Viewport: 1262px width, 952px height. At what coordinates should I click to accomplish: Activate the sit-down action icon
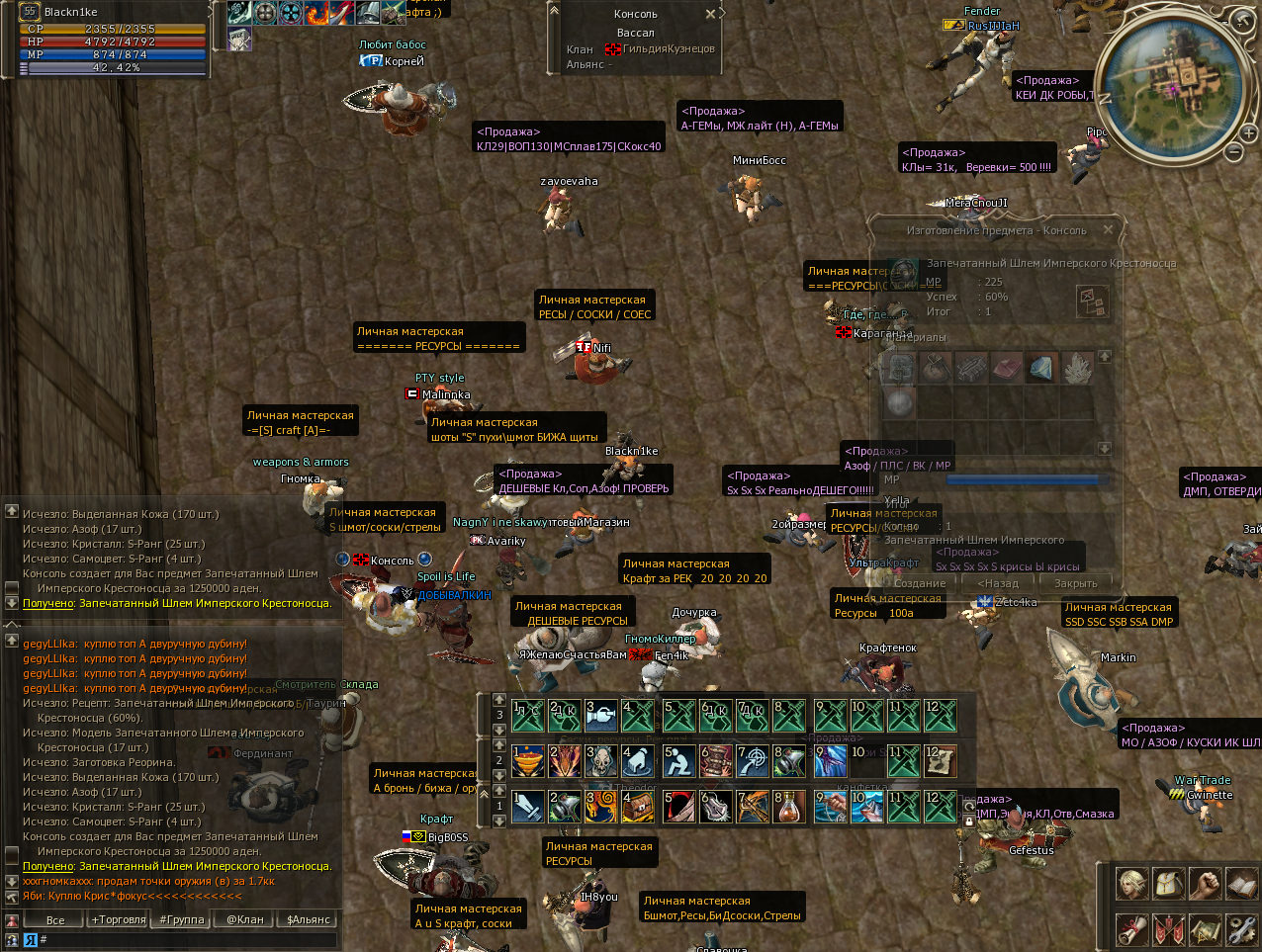click(675, 761)
